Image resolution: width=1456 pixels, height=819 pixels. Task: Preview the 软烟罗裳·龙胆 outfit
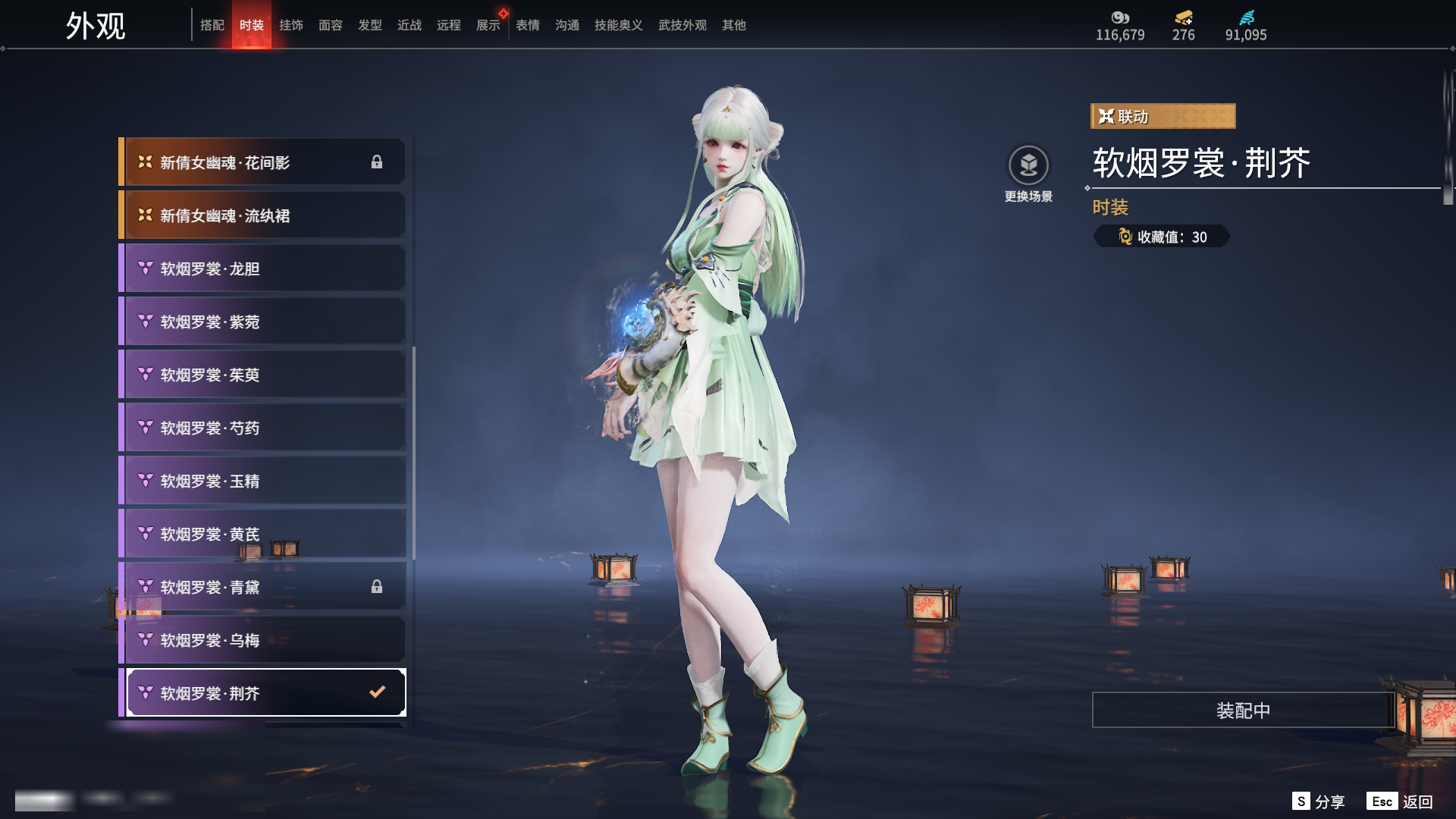262,268
